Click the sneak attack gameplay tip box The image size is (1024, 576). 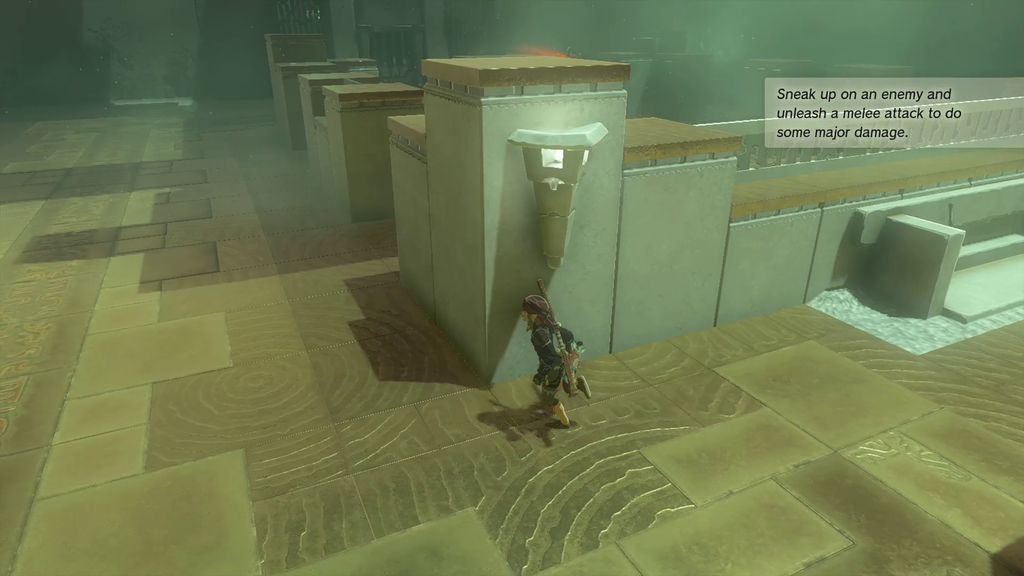893,113
